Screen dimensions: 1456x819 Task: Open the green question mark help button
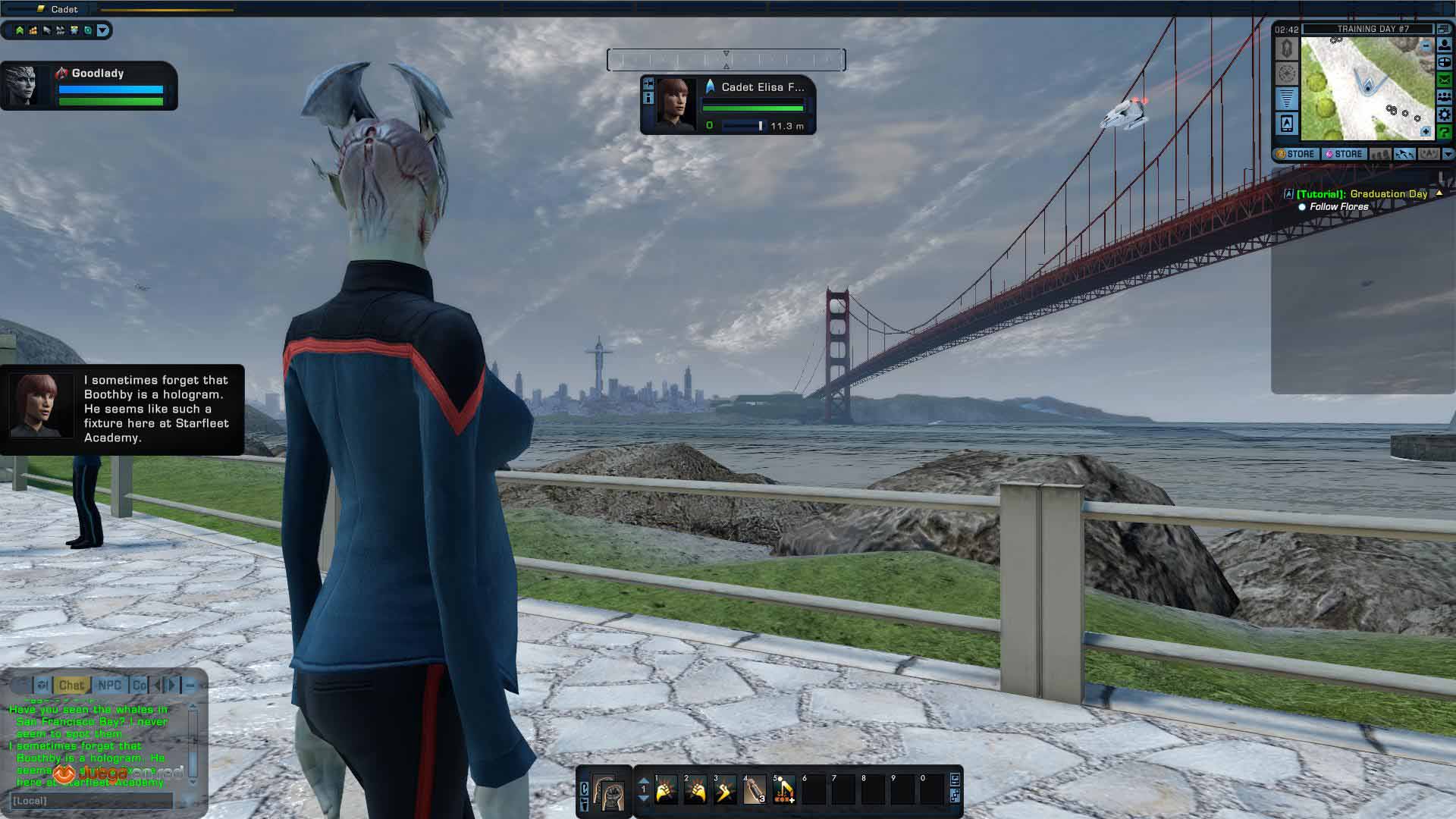click(1445, 132)
